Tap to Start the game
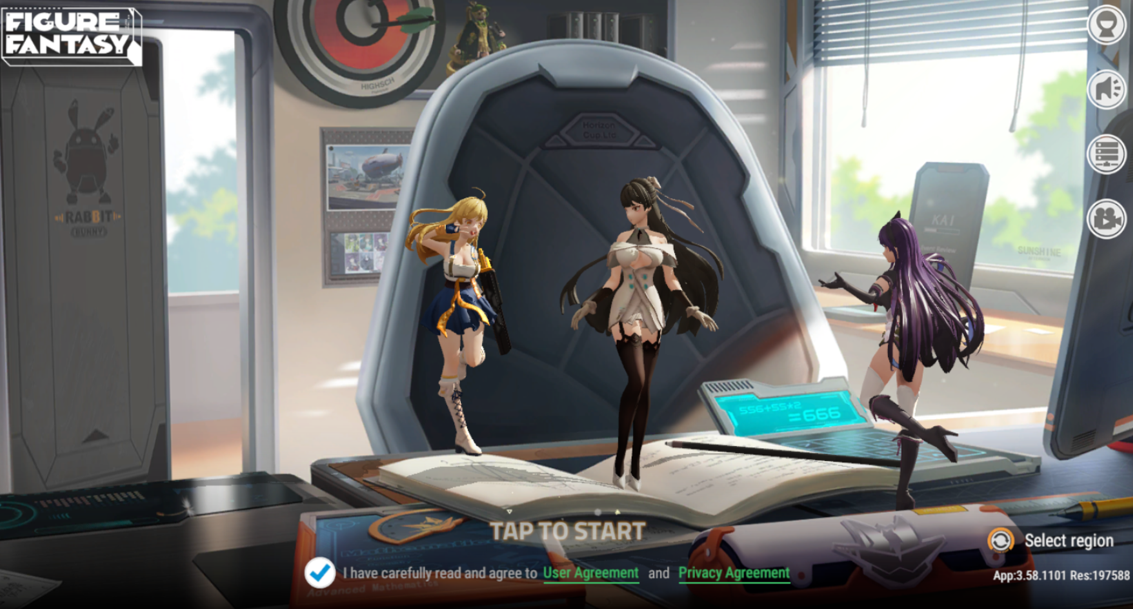The image size is (1133, 609). click(x=566, y=531)
